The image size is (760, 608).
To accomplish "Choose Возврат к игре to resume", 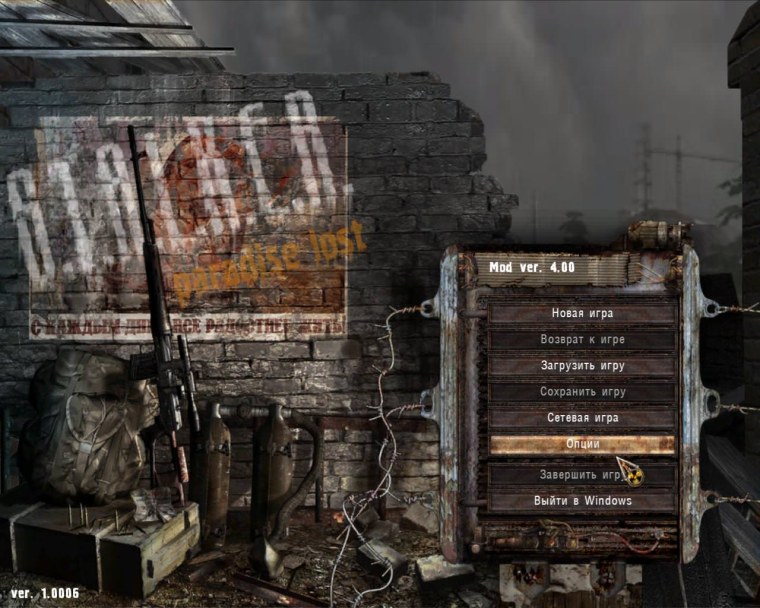I will pos(582,340).
